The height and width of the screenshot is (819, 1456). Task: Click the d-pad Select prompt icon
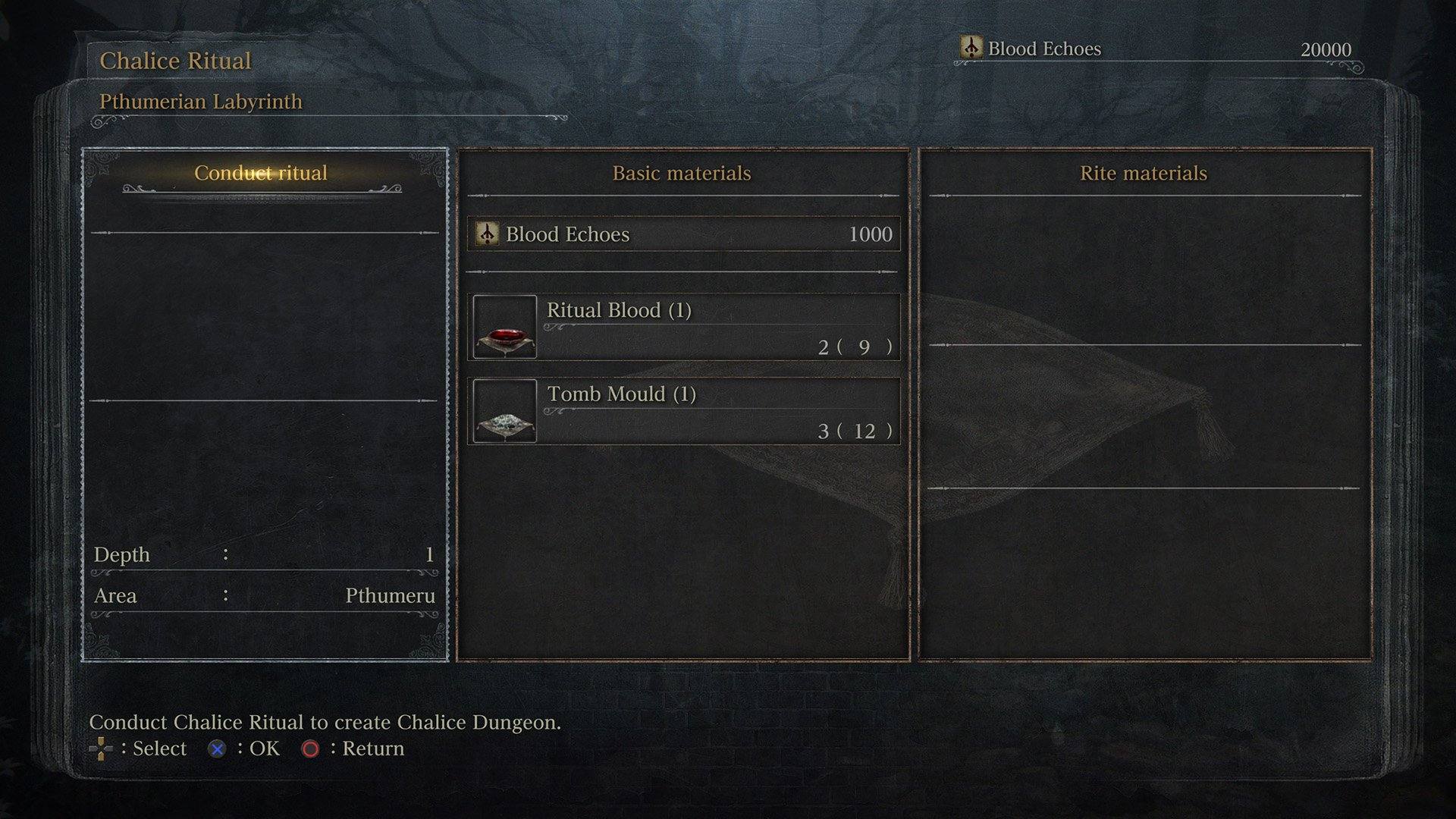click(x=101, y=748)
